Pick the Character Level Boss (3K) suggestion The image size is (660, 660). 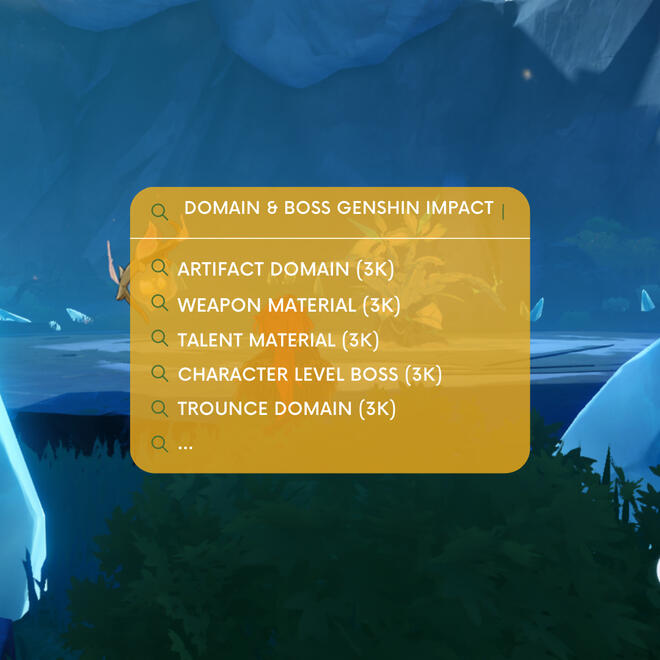[x=309, y=374]
